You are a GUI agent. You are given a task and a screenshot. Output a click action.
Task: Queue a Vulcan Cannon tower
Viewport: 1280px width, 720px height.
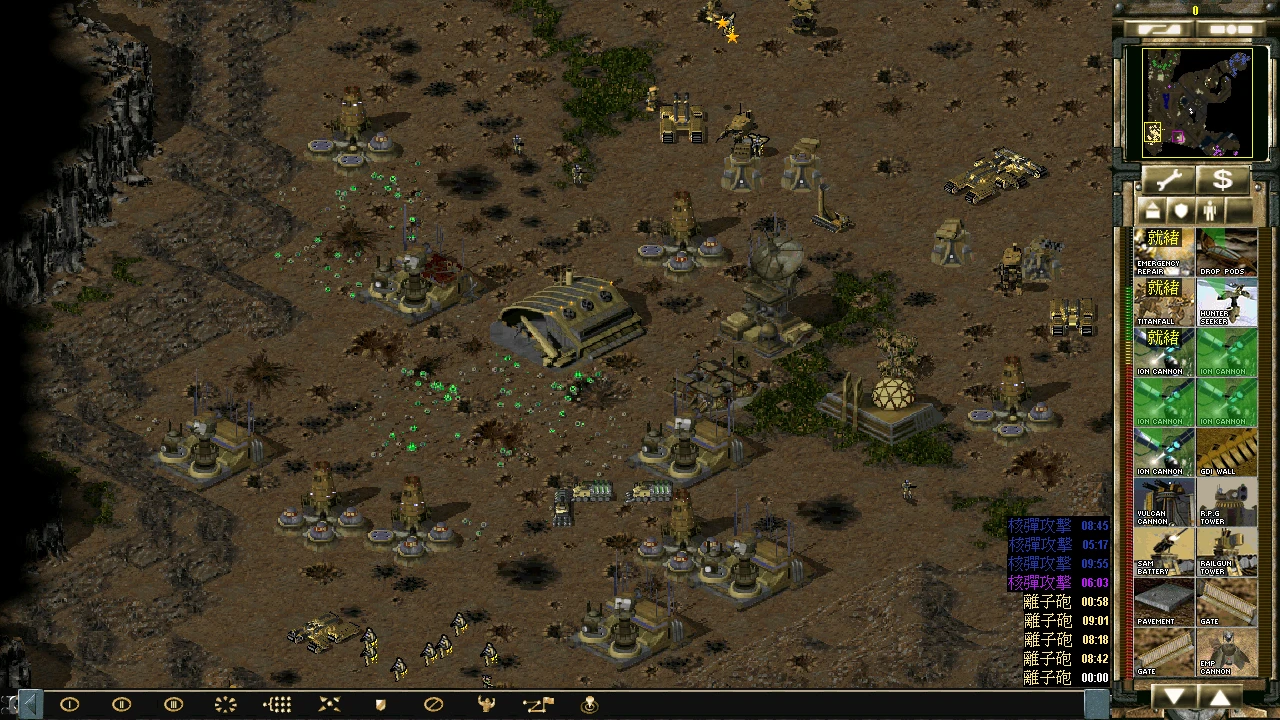1164,502
